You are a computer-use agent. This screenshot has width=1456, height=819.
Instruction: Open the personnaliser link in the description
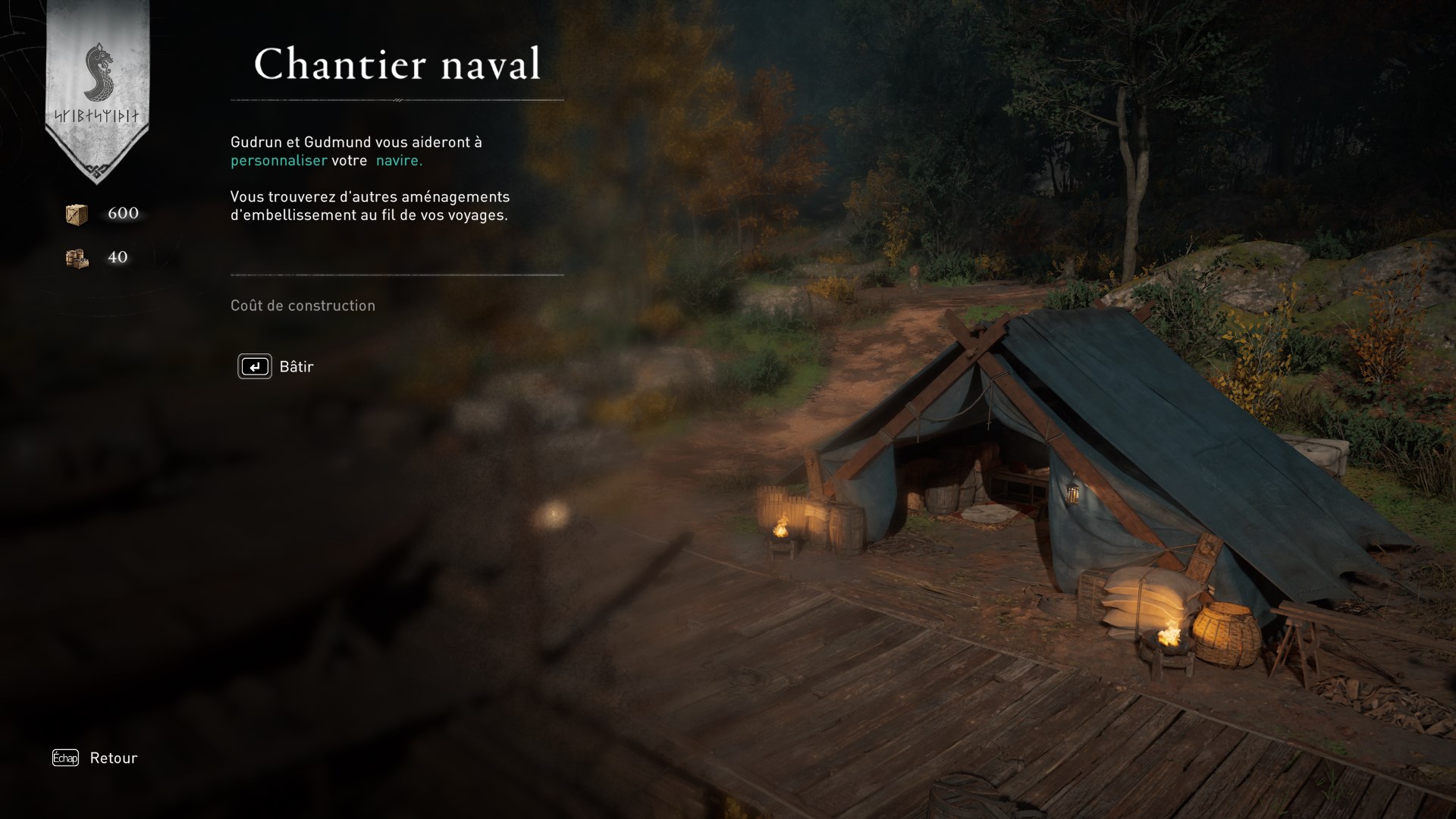point(279,161)
